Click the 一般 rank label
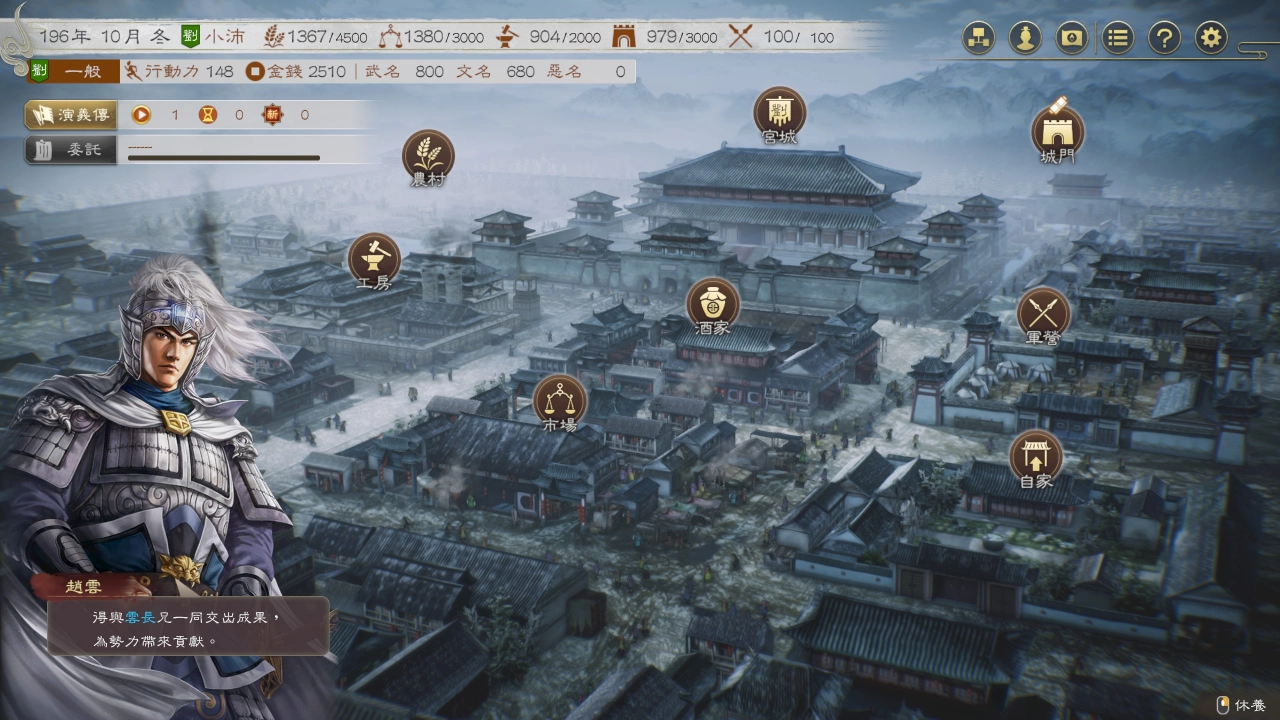 [83, 71]
